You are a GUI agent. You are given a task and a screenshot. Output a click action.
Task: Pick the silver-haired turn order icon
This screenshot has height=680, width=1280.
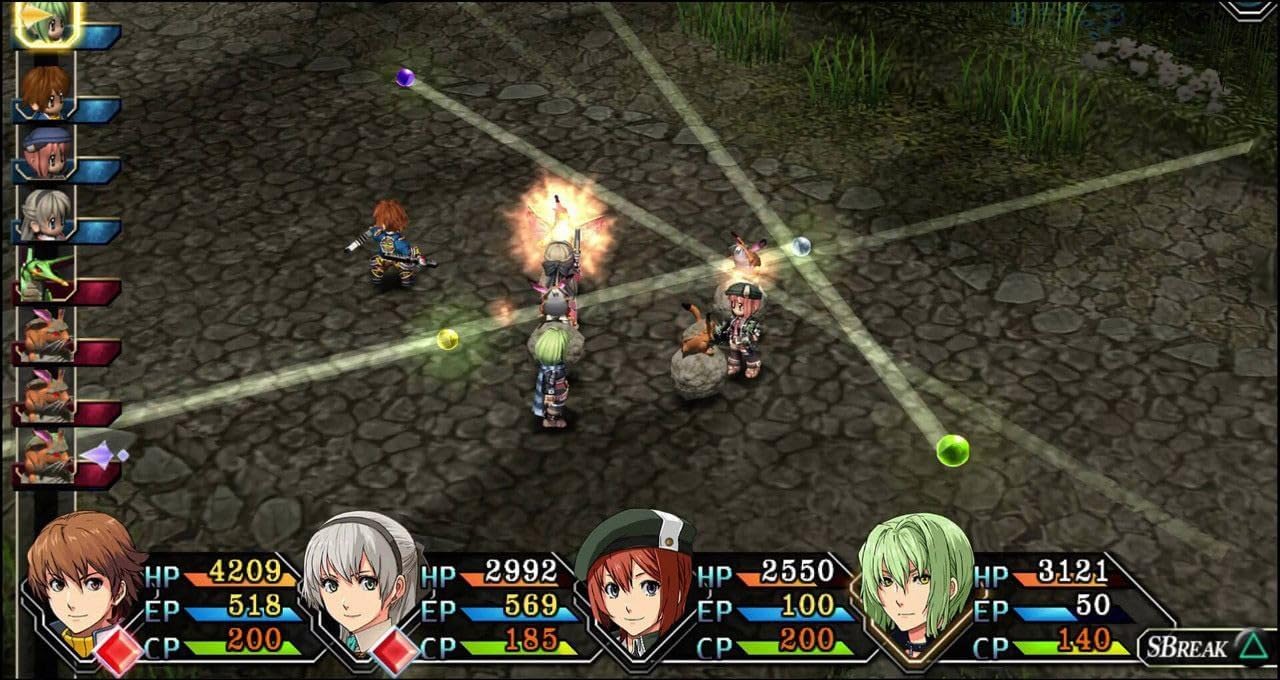pos(46,214)
